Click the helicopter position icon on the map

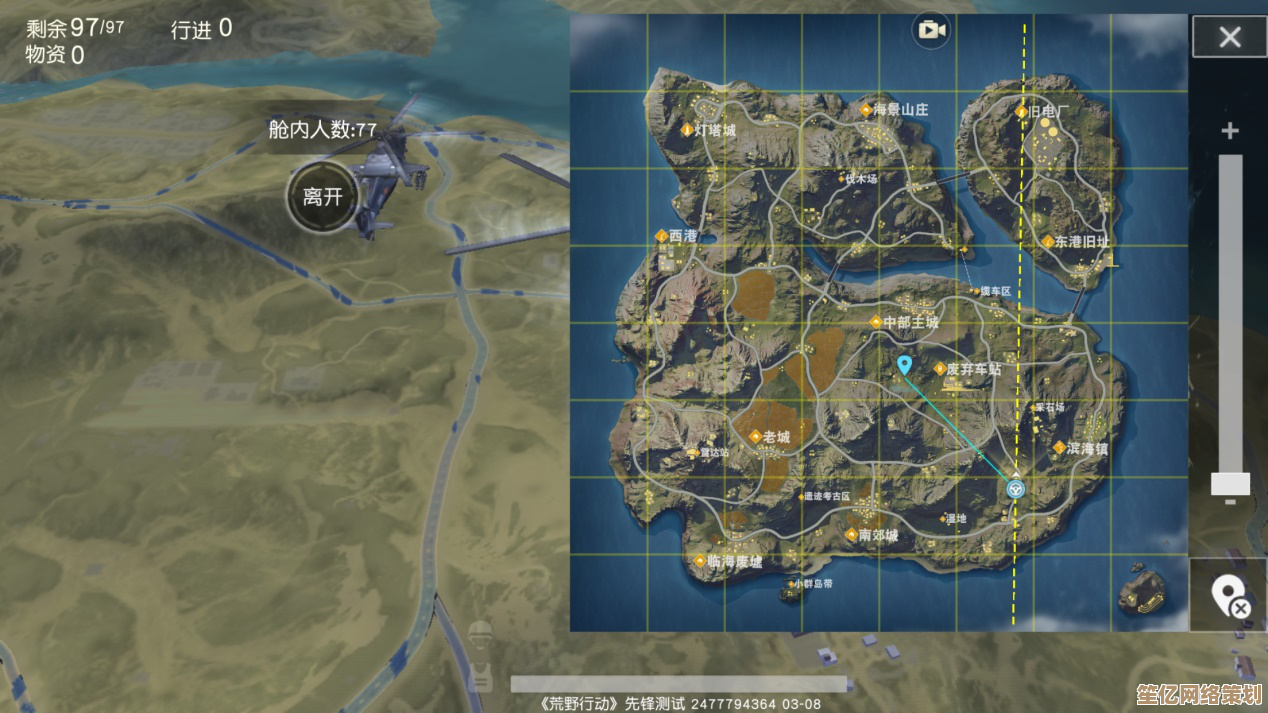pos(1016,489)
